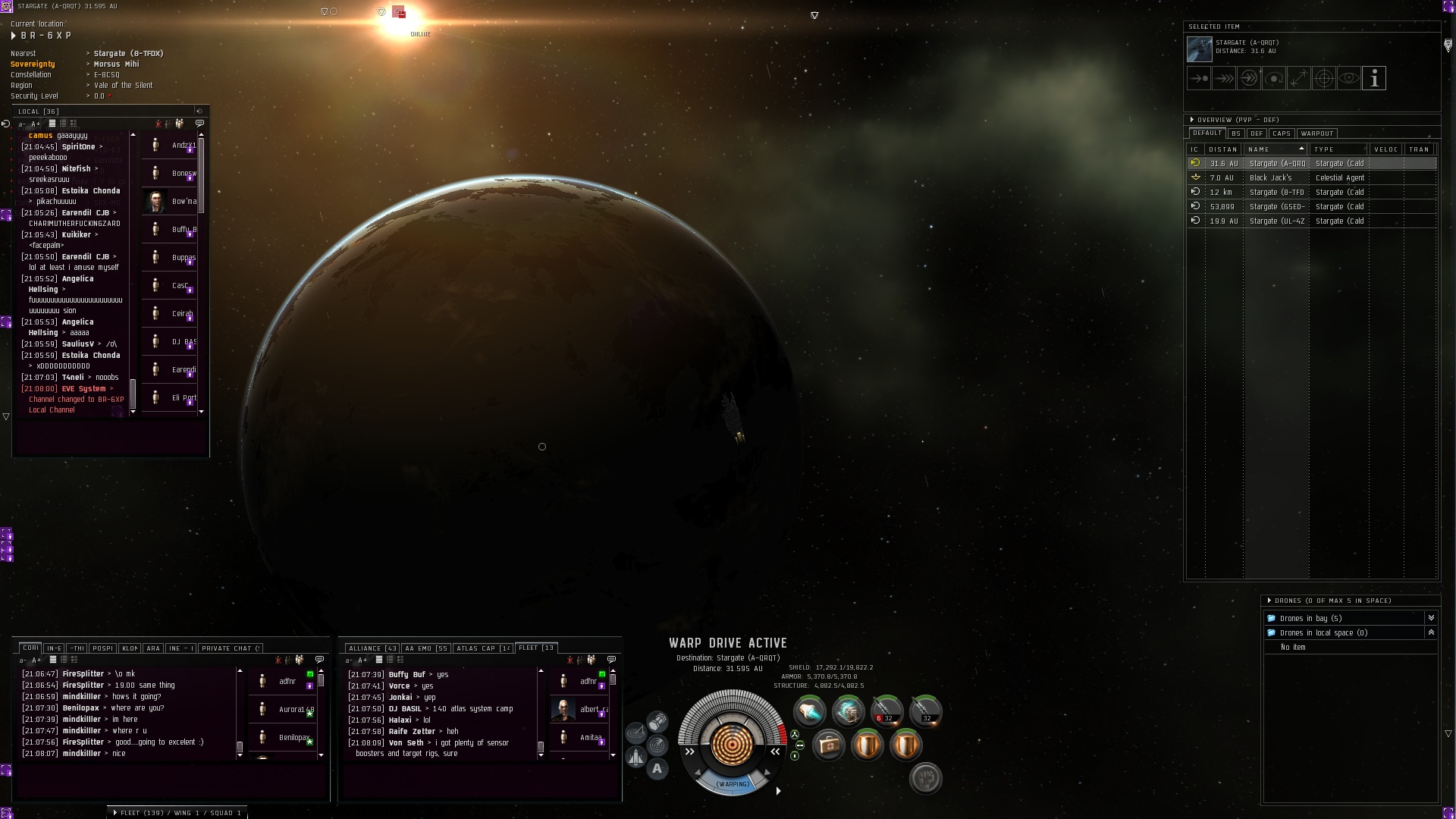Viewport: 1456px width, 819px height.
Task: Sort overview by the Type column
Action: click(1338, 149)
